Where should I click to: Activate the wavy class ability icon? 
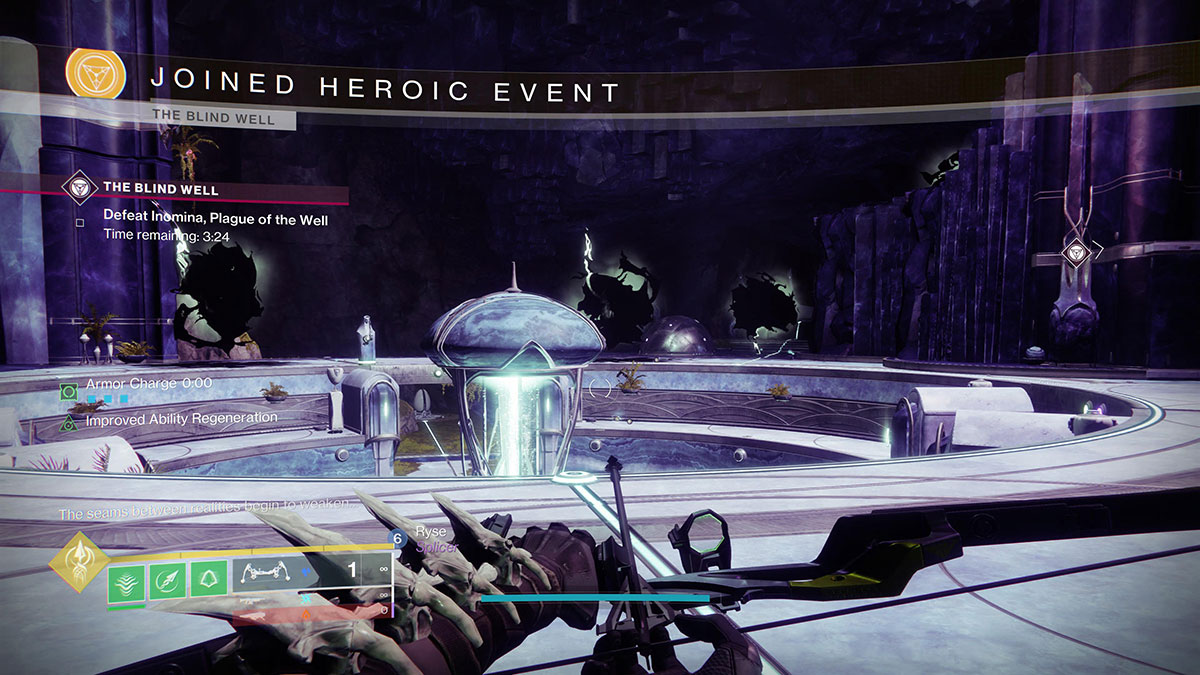(x=125, y=580)
